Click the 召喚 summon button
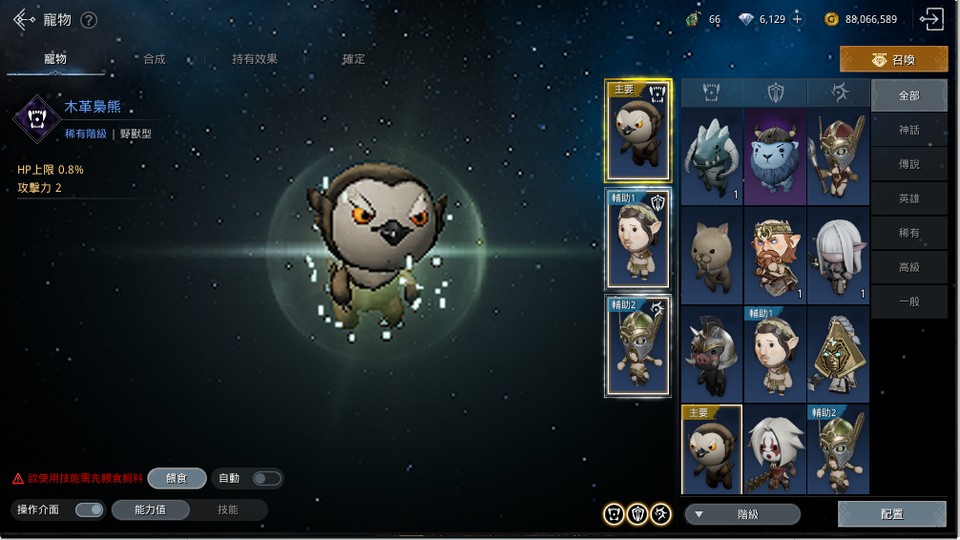Screen dimensions: 960x540 click(x=894, y=60)
